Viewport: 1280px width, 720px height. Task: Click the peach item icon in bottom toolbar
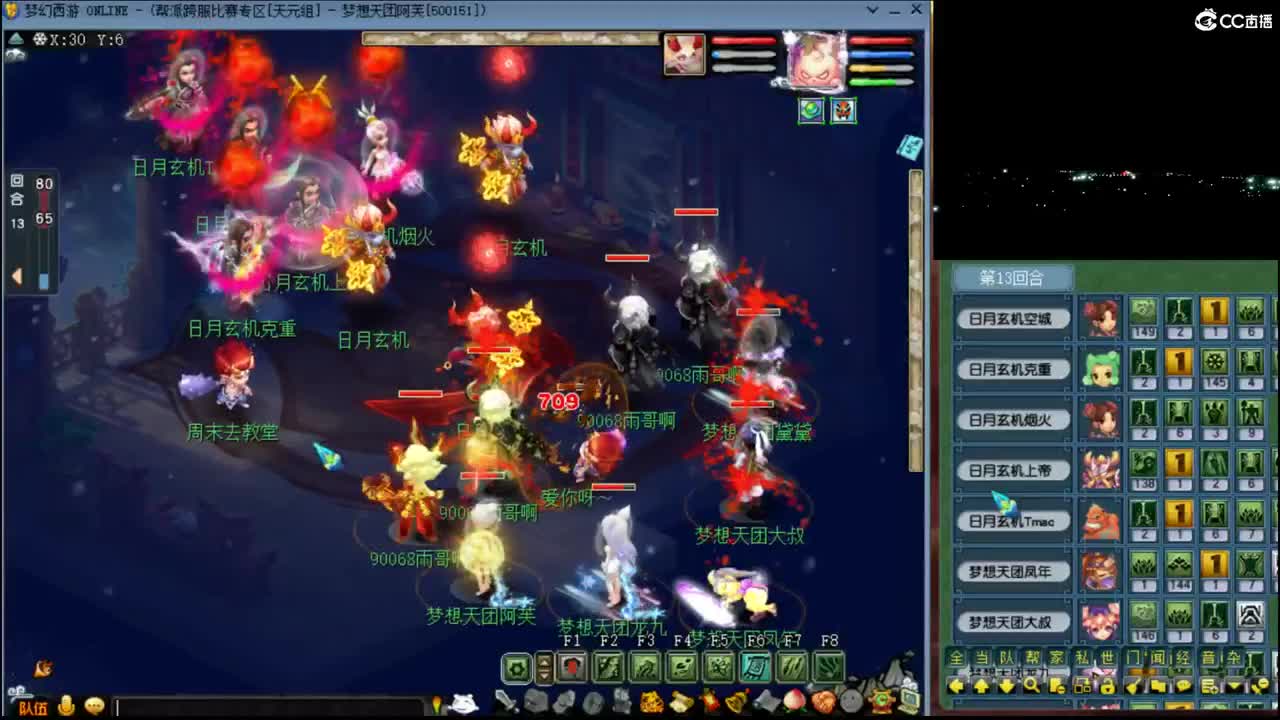coord(794,702)
